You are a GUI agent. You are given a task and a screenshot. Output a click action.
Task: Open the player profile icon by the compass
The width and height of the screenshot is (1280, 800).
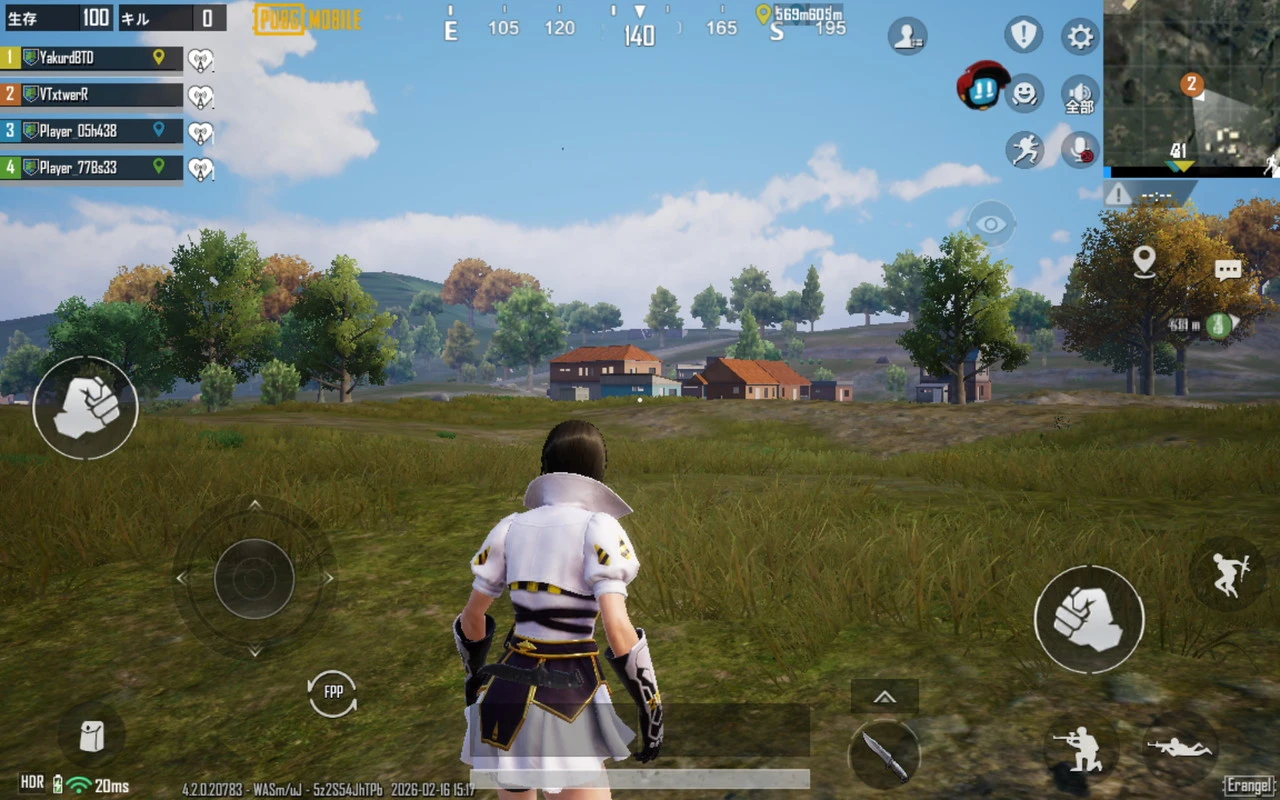(x=907, y=36)
